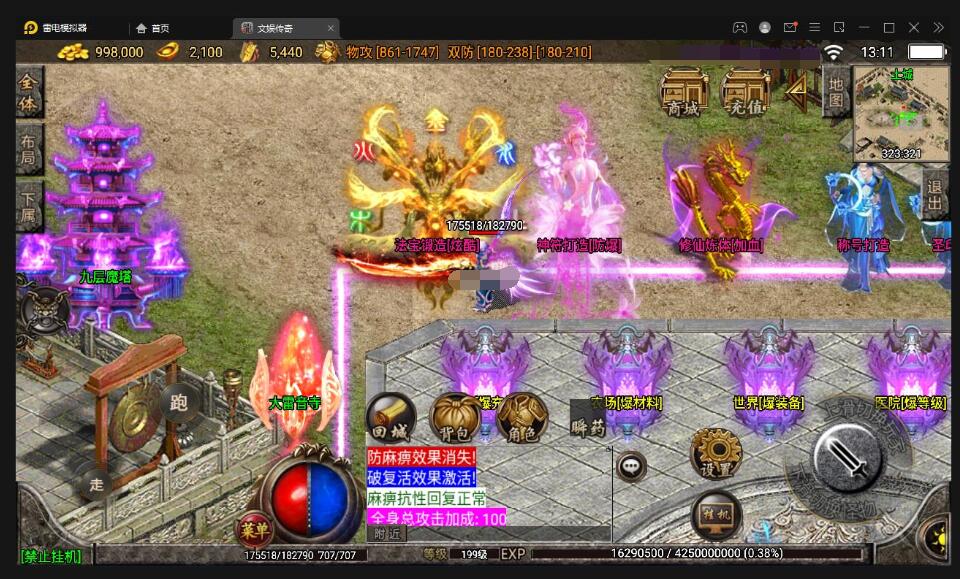Select the 下属 subordinates button
The image size is (960, 579).
[x=29, y=206]
